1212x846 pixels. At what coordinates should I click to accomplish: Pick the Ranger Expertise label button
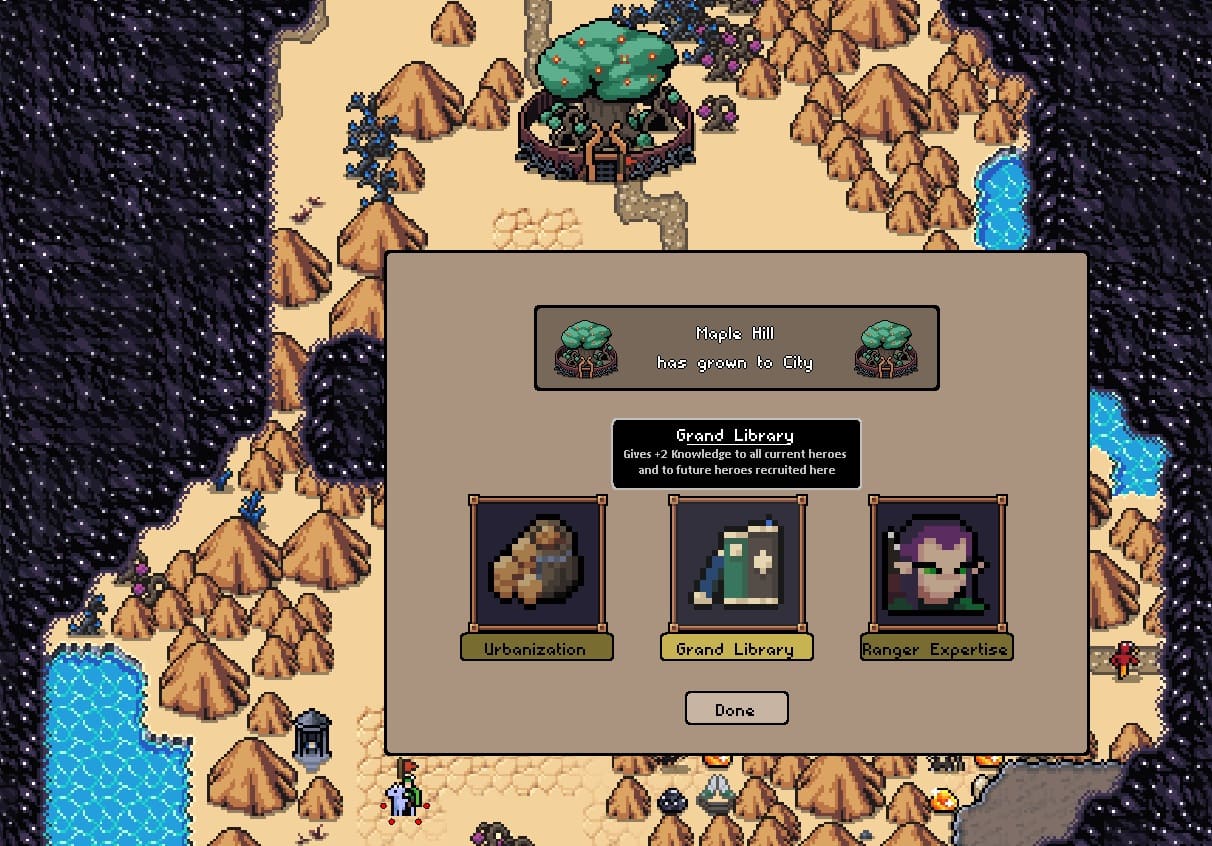tap(936, 648)
